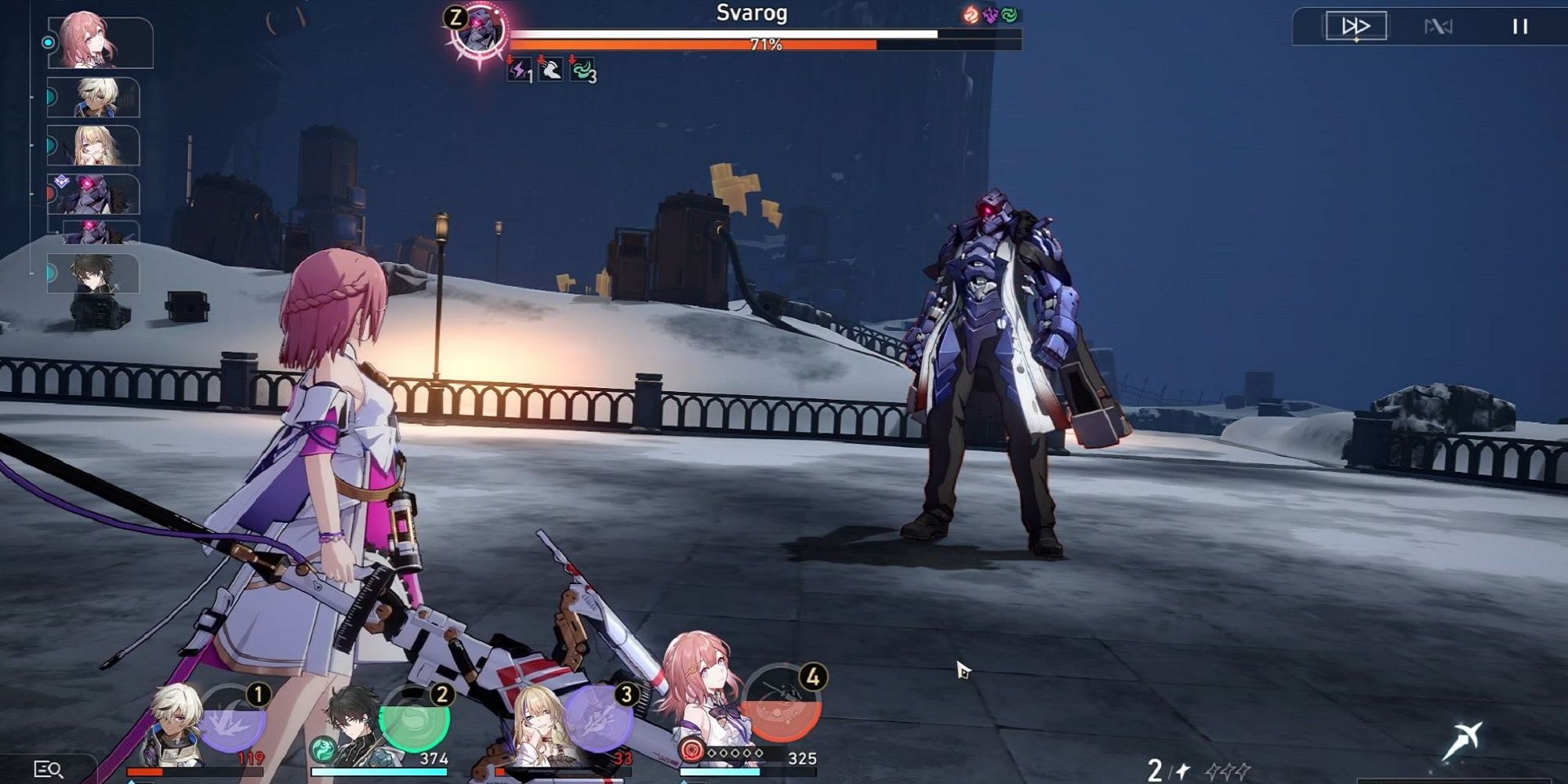Click the Wind weakness icon next to Svarog

pos(1011,16)
